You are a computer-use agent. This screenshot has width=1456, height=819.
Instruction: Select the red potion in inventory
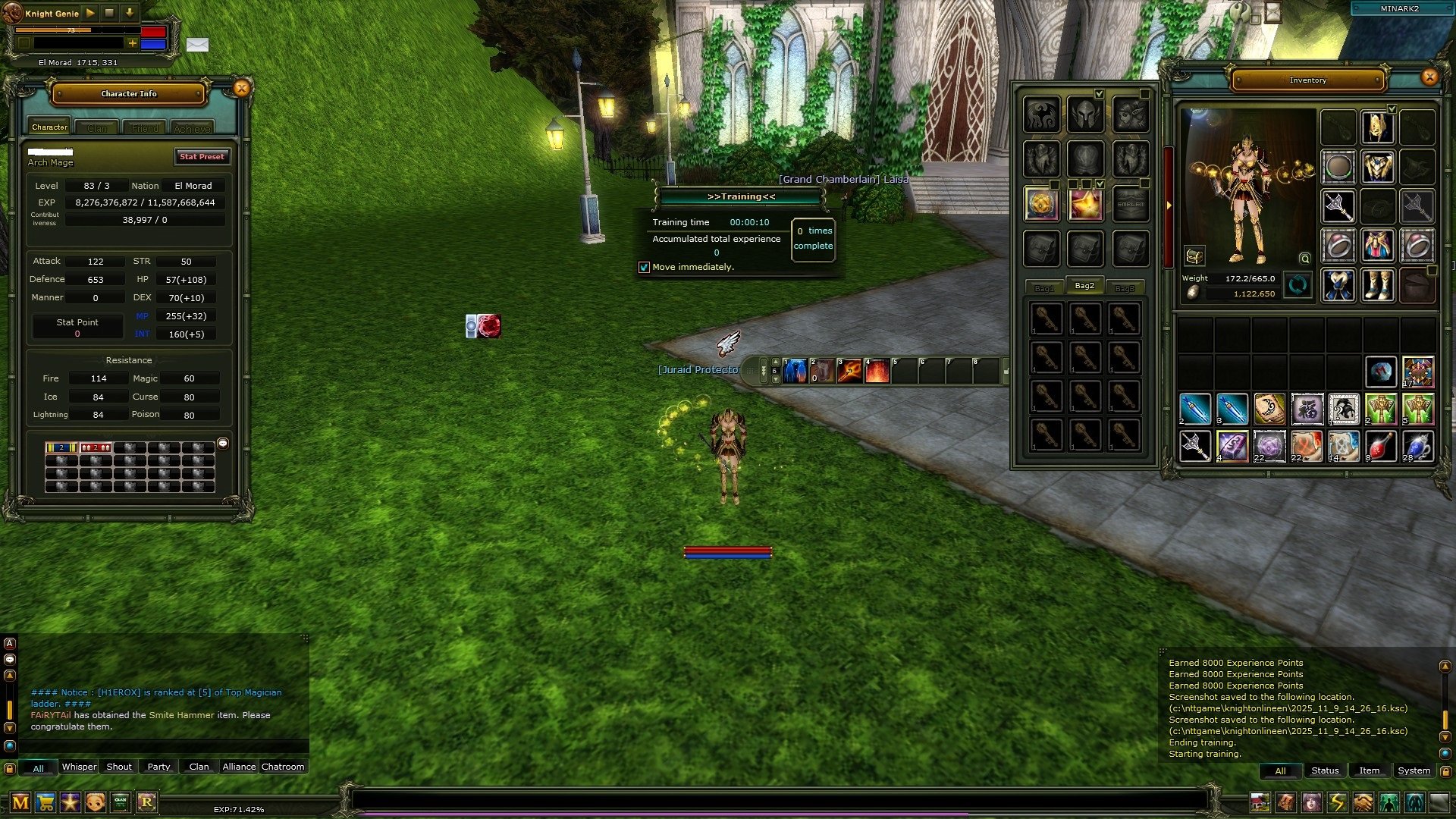(x=1380, y=446)
